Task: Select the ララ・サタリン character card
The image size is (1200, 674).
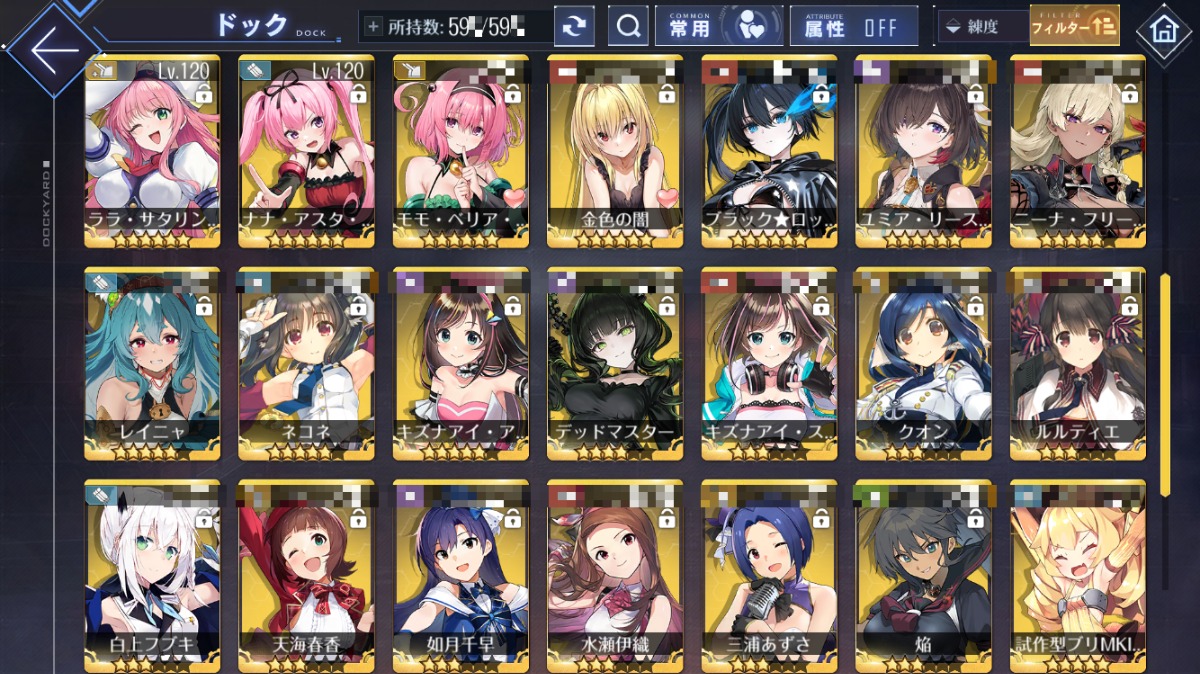Action: [152, 150]
